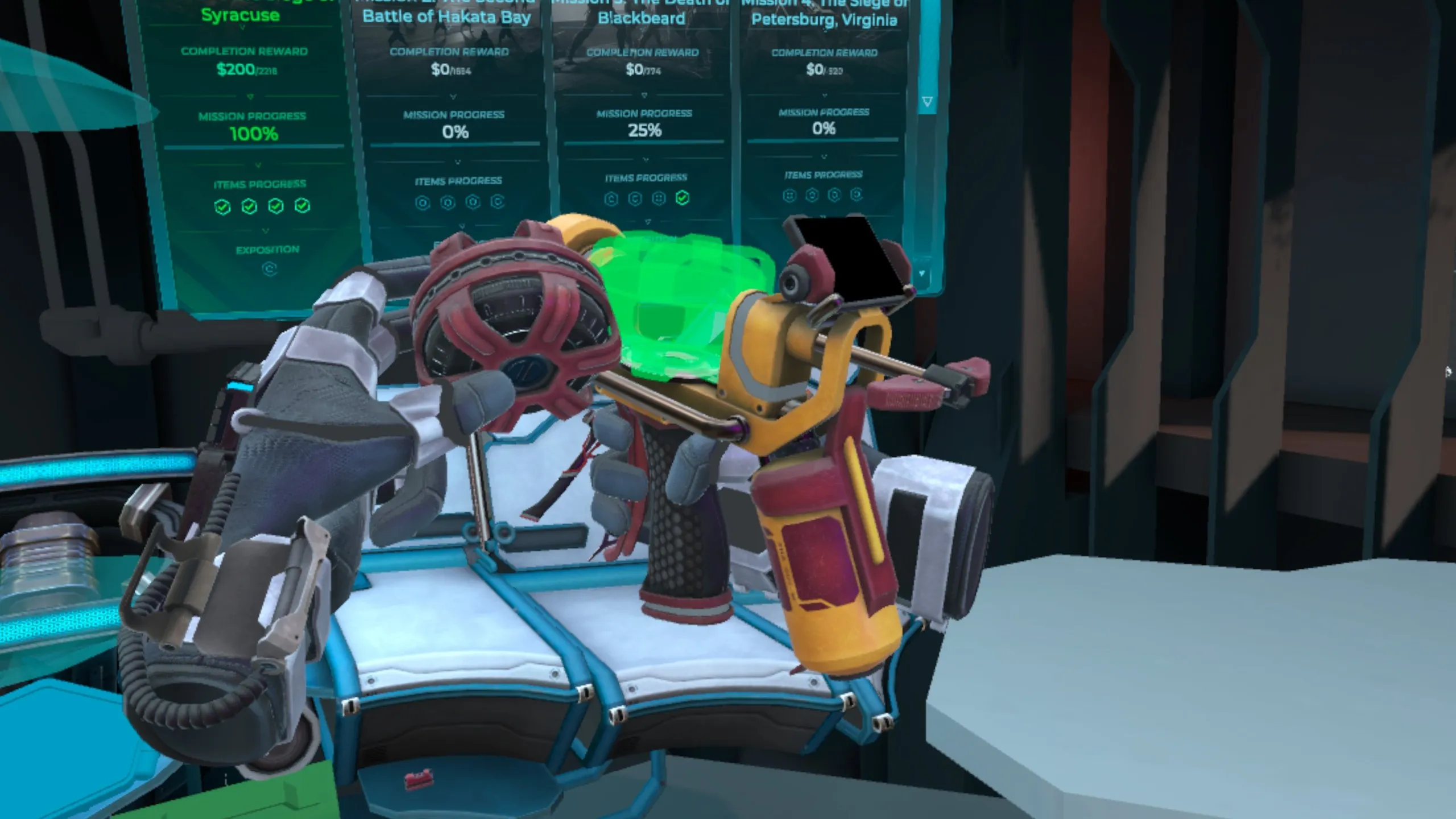
Task: Select the first items progress hexagon on Hakata Bay panel
Action: (423, 203)
